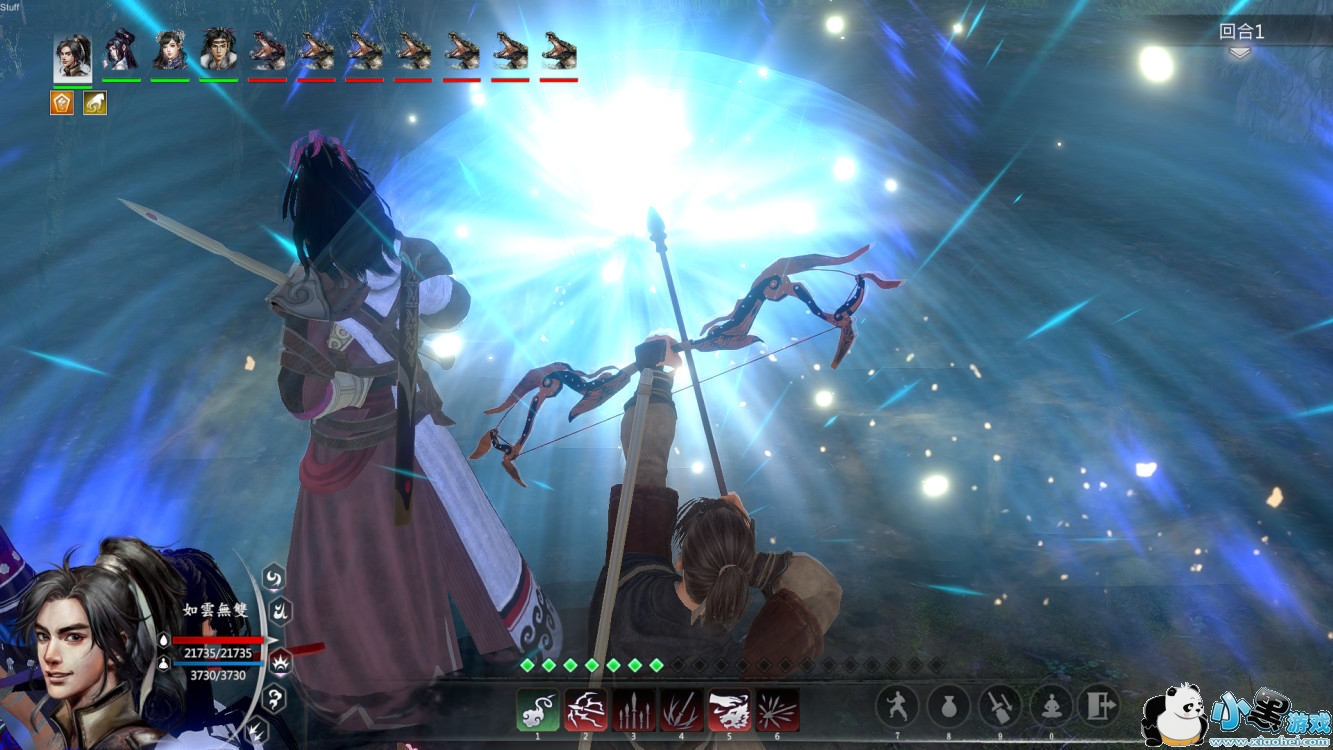Expand the round 1 dropdown arrow

click(x=1240, y=54)
